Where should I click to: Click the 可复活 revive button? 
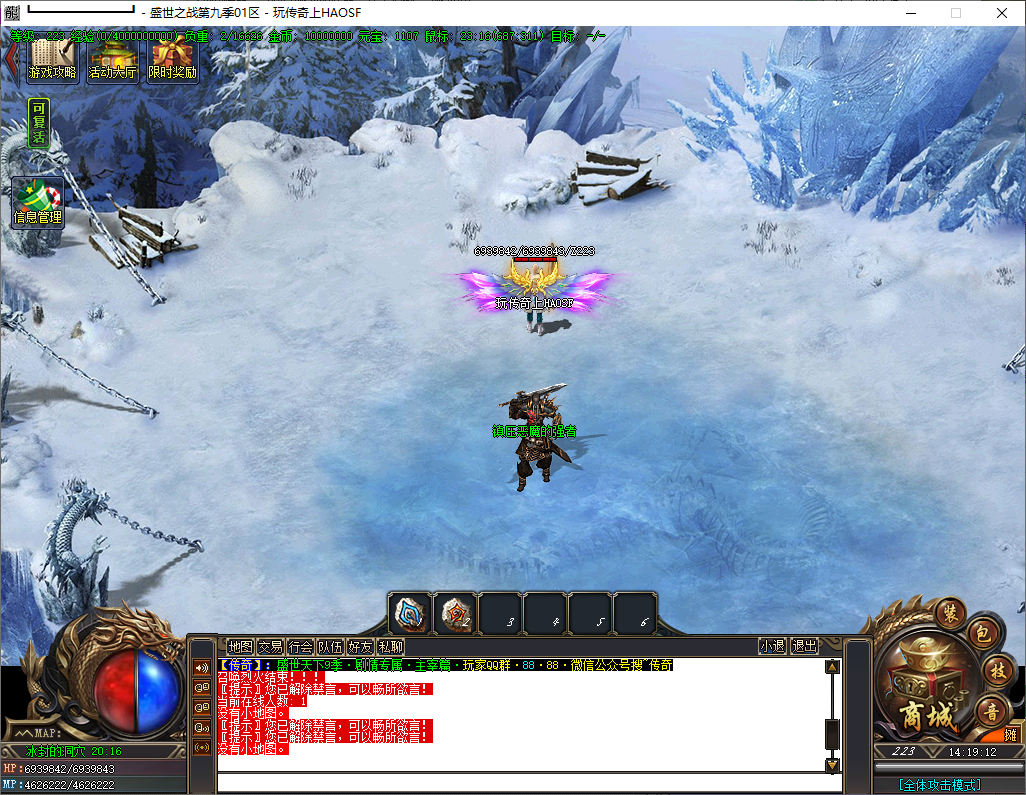[x=38, y=124]
